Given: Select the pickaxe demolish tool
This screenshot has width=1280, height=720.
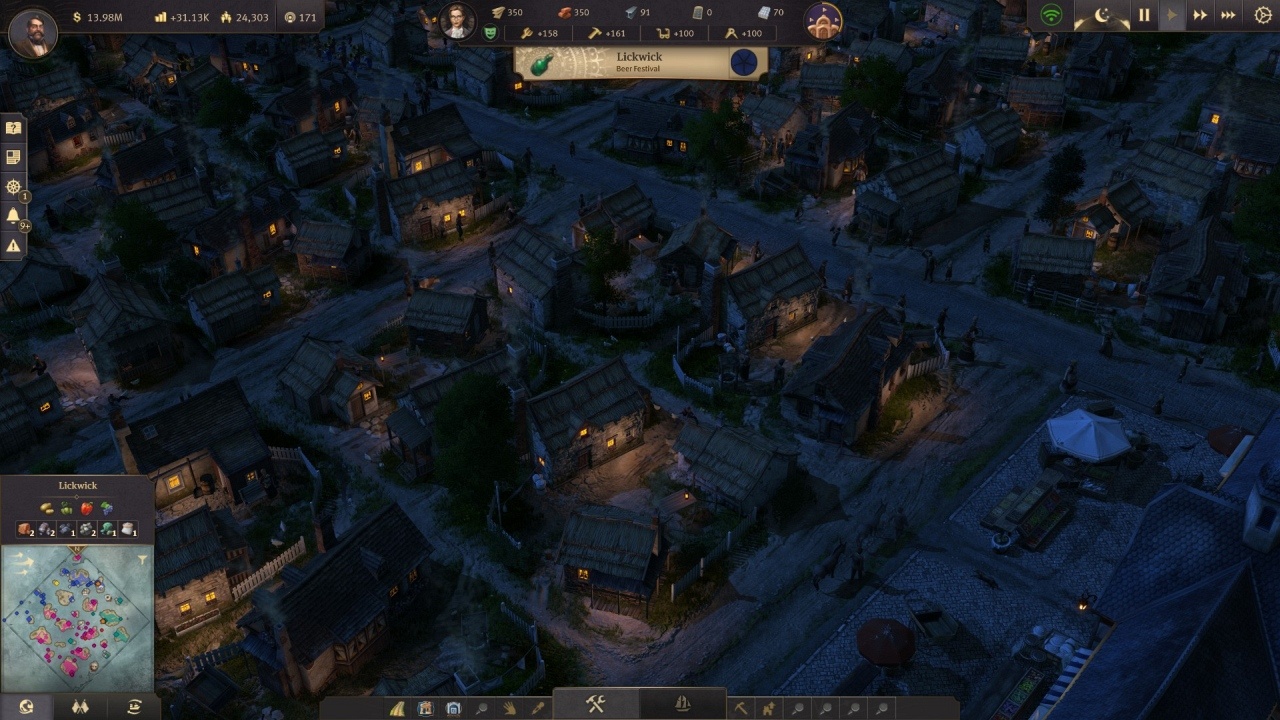Looking at the screenshot, I should tap(741, 708).
